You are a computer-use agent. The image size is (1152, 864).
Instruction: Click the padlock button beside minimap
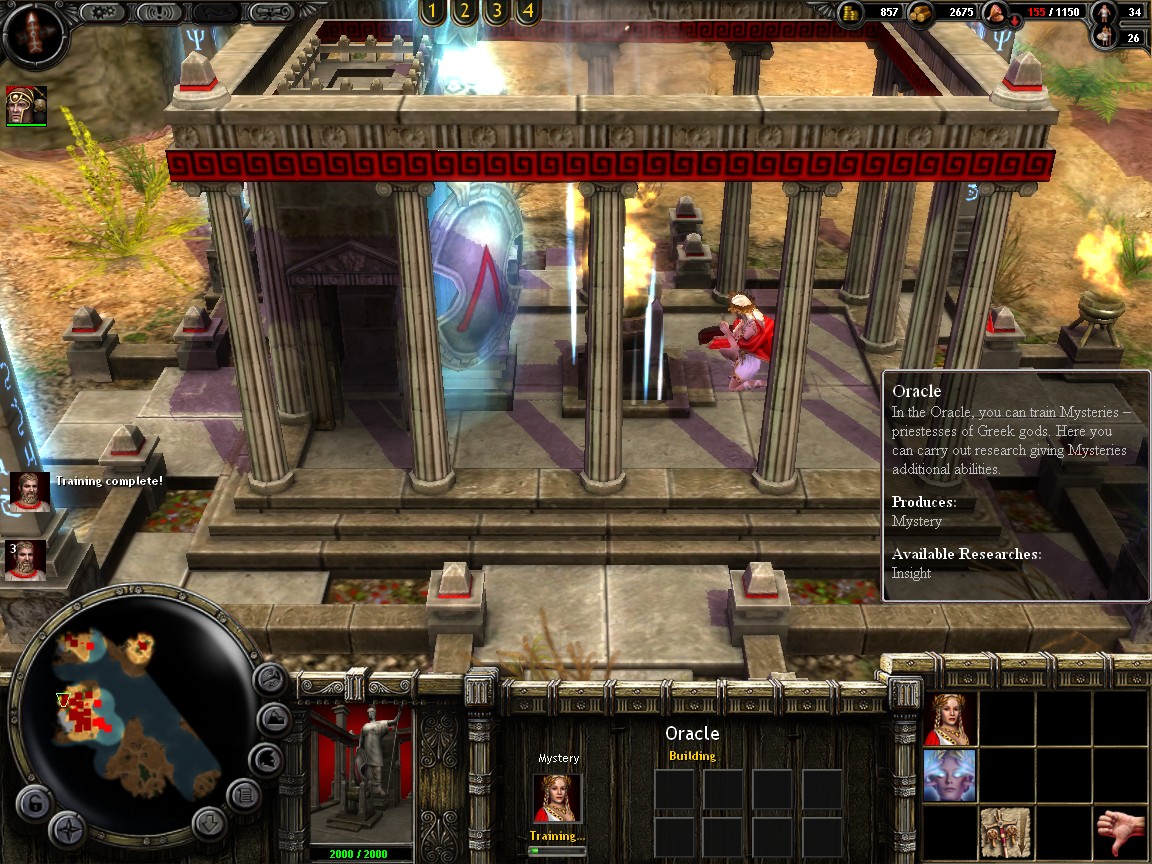tap(33, 803)
